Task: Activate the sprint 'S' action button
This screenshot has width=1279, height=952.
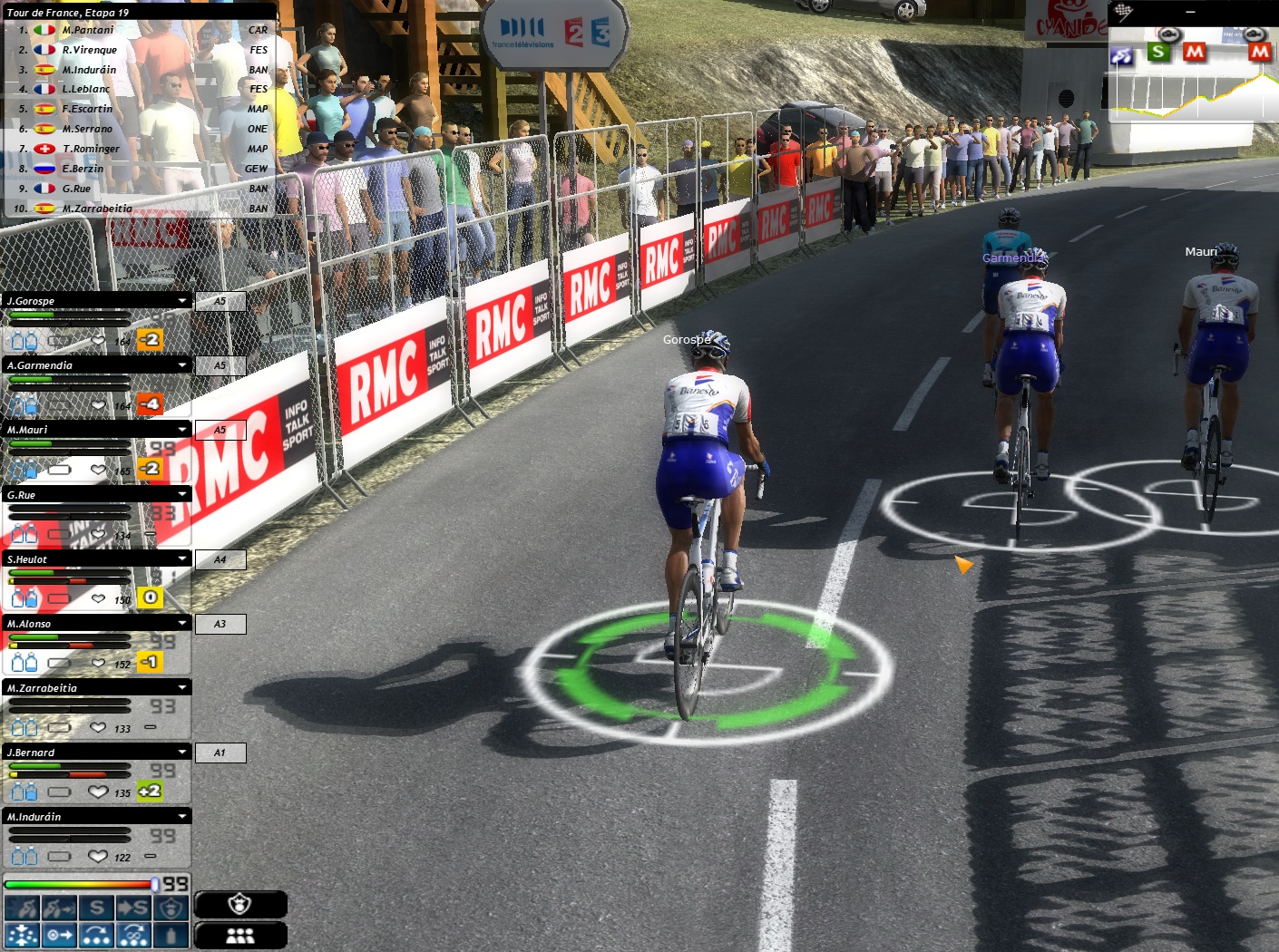Action: pos(96,908)
